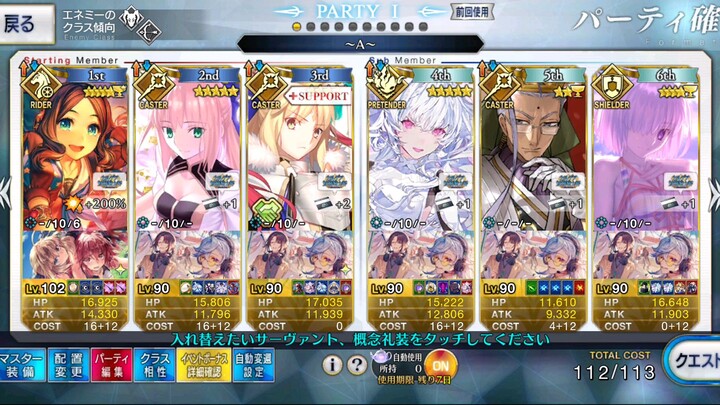
Task: Open the マスター装備 master equipment menu
Action: (x=21, y=366)
